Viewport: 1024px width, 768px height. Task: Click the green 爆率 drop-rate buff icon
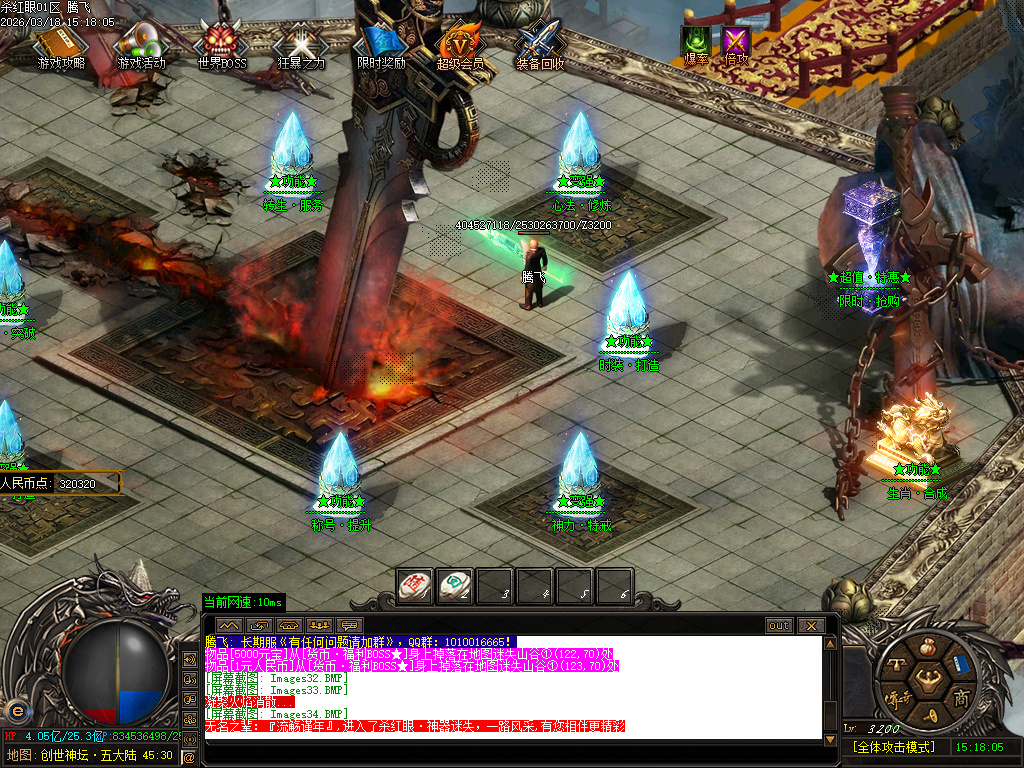coord(696,43)
